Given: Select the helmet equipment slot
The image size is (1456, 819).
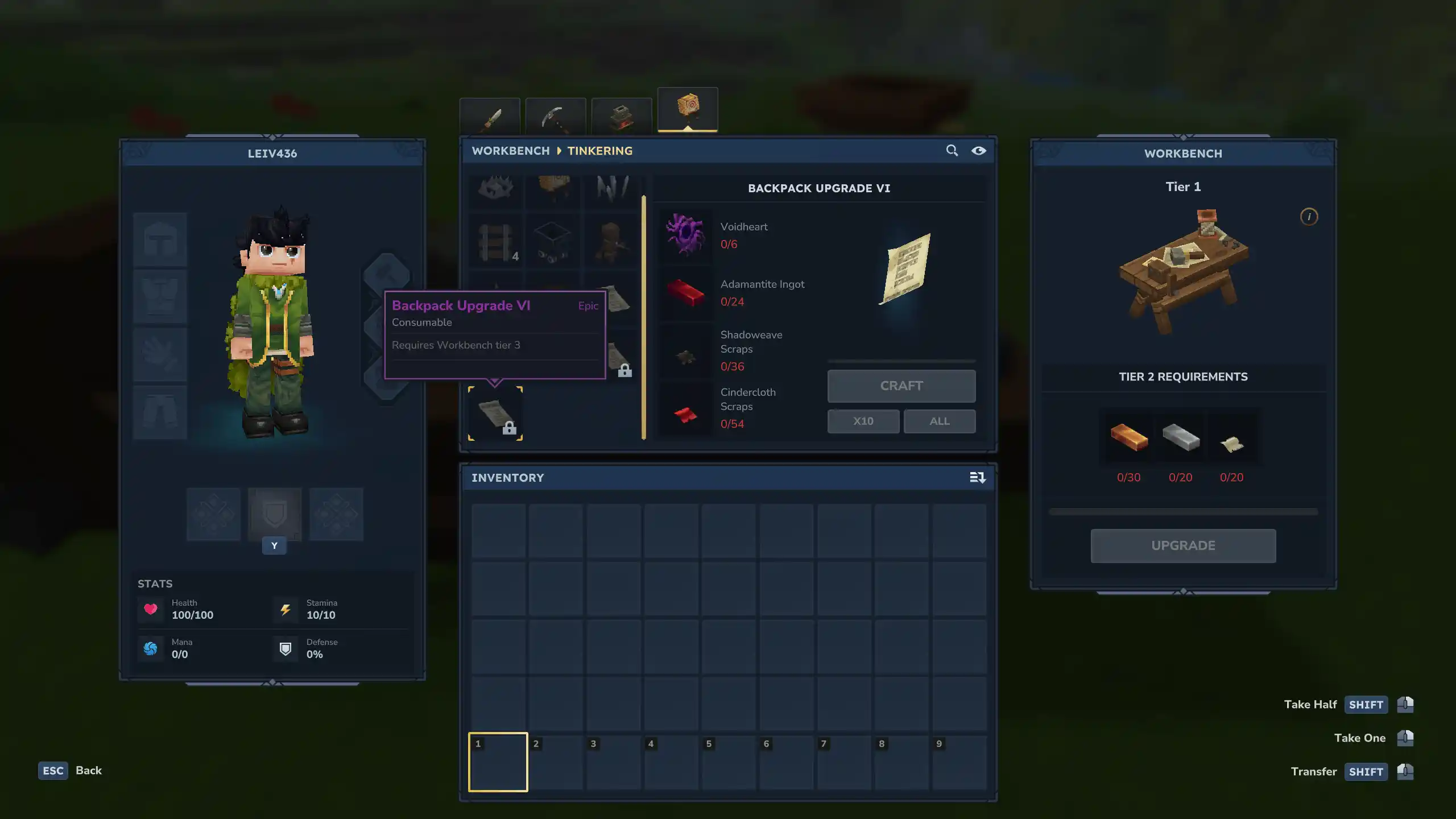Looking at the screenshot, I should pos(160,239).
